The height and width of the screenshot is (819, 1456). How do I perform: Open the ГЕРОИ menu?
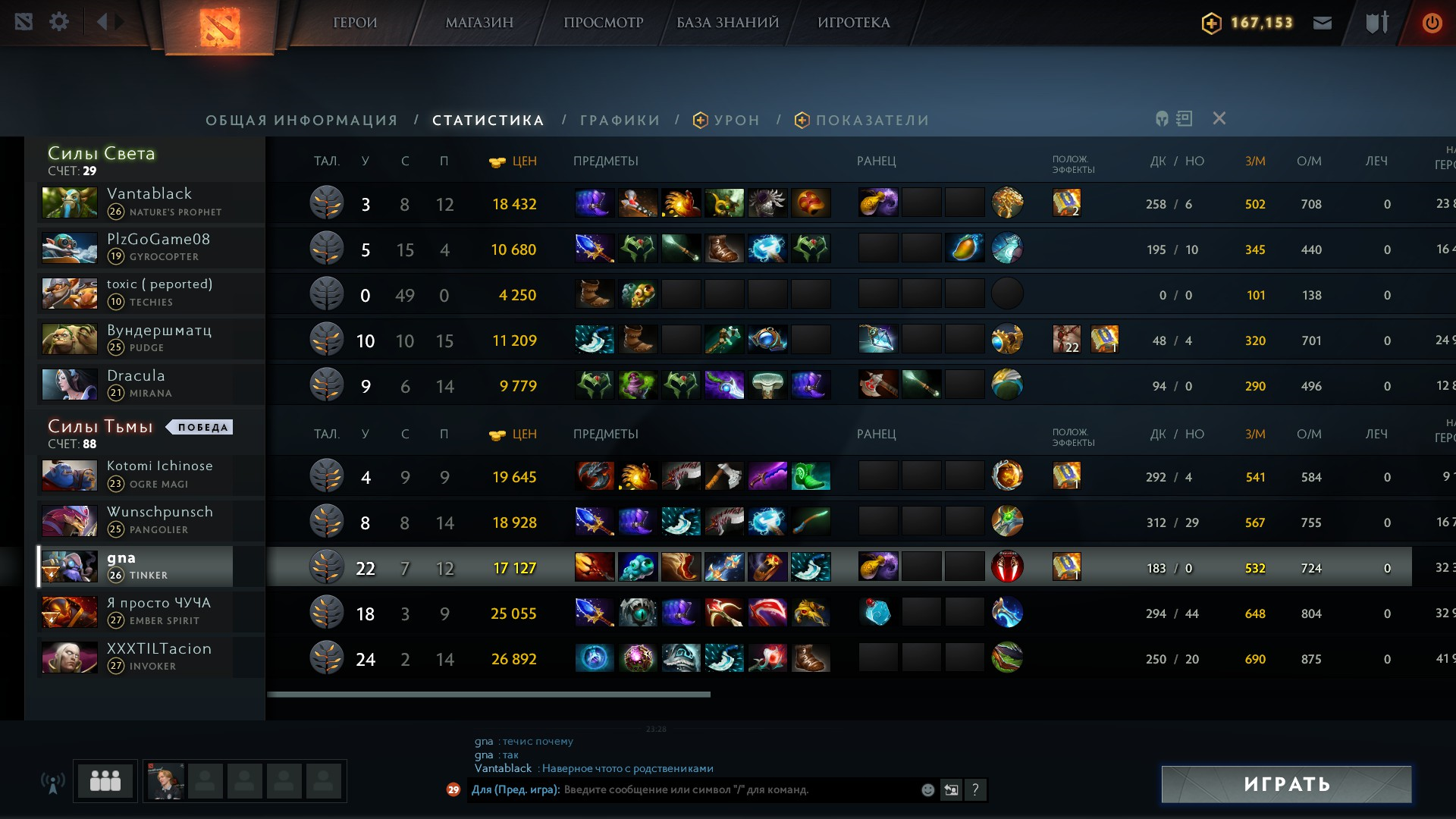click(355, 23)
